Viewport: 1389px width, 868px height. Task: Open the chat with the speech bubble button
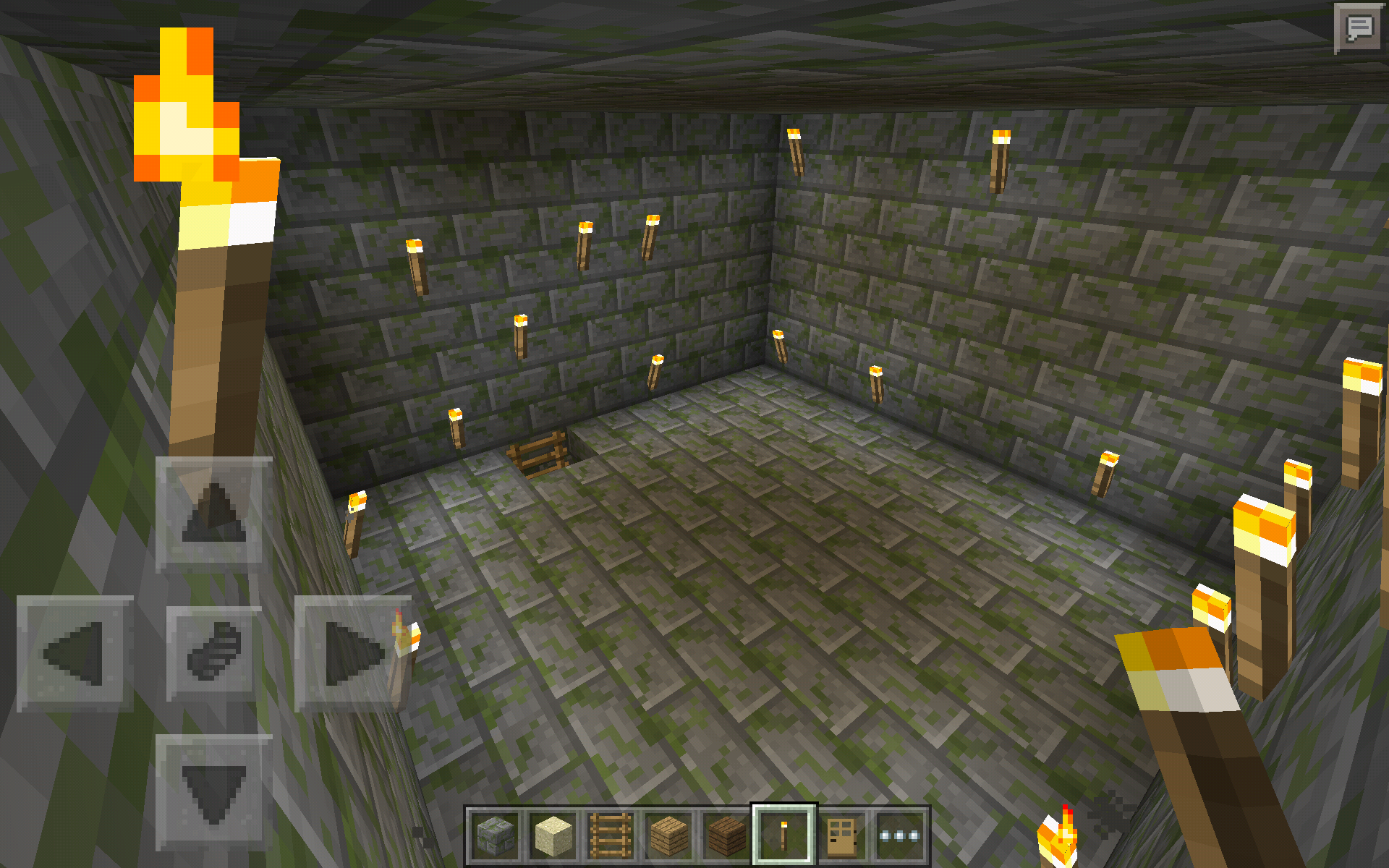1358,29
